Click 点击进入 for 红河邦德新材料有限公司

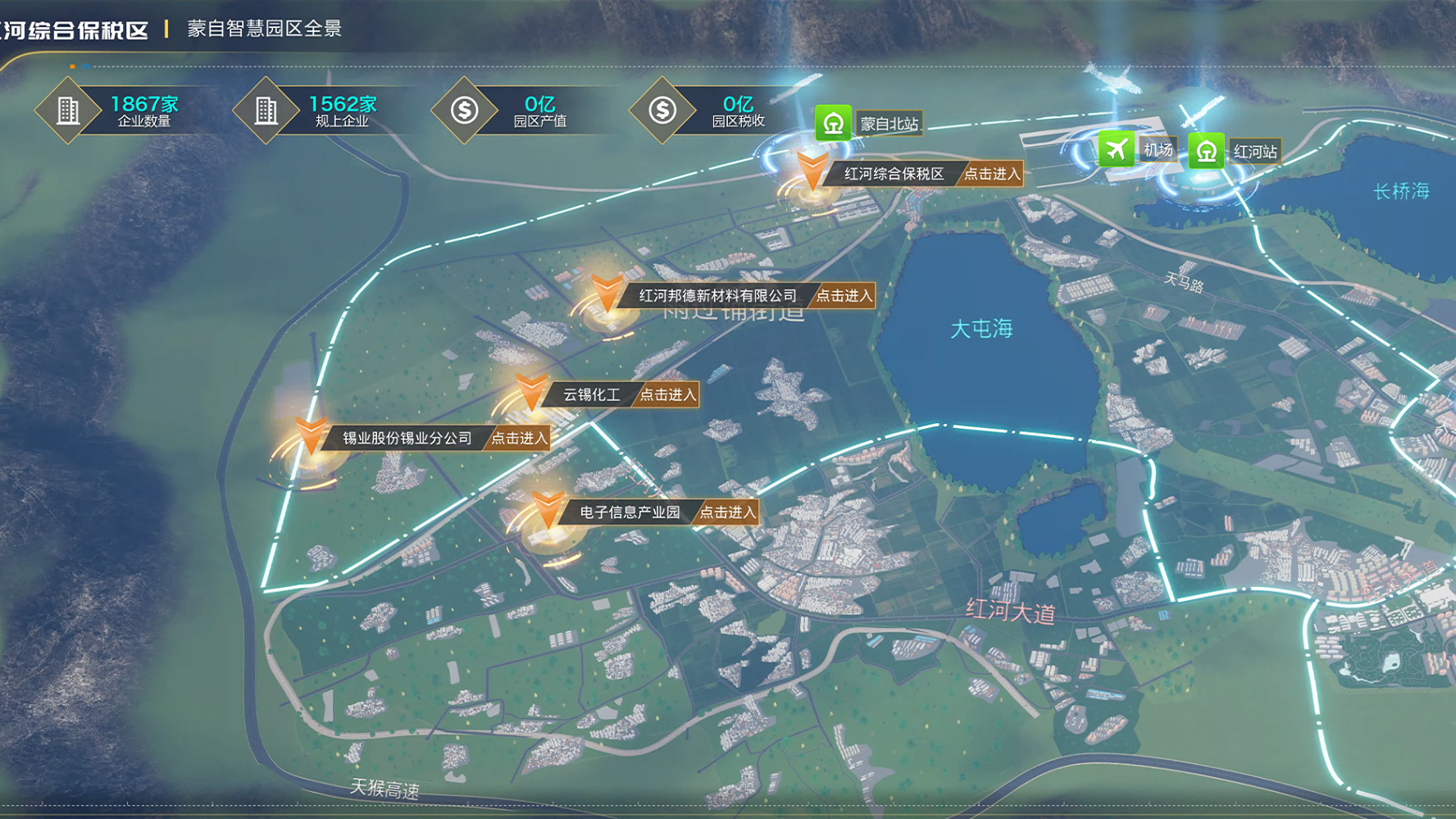click(x=844, y=296)
